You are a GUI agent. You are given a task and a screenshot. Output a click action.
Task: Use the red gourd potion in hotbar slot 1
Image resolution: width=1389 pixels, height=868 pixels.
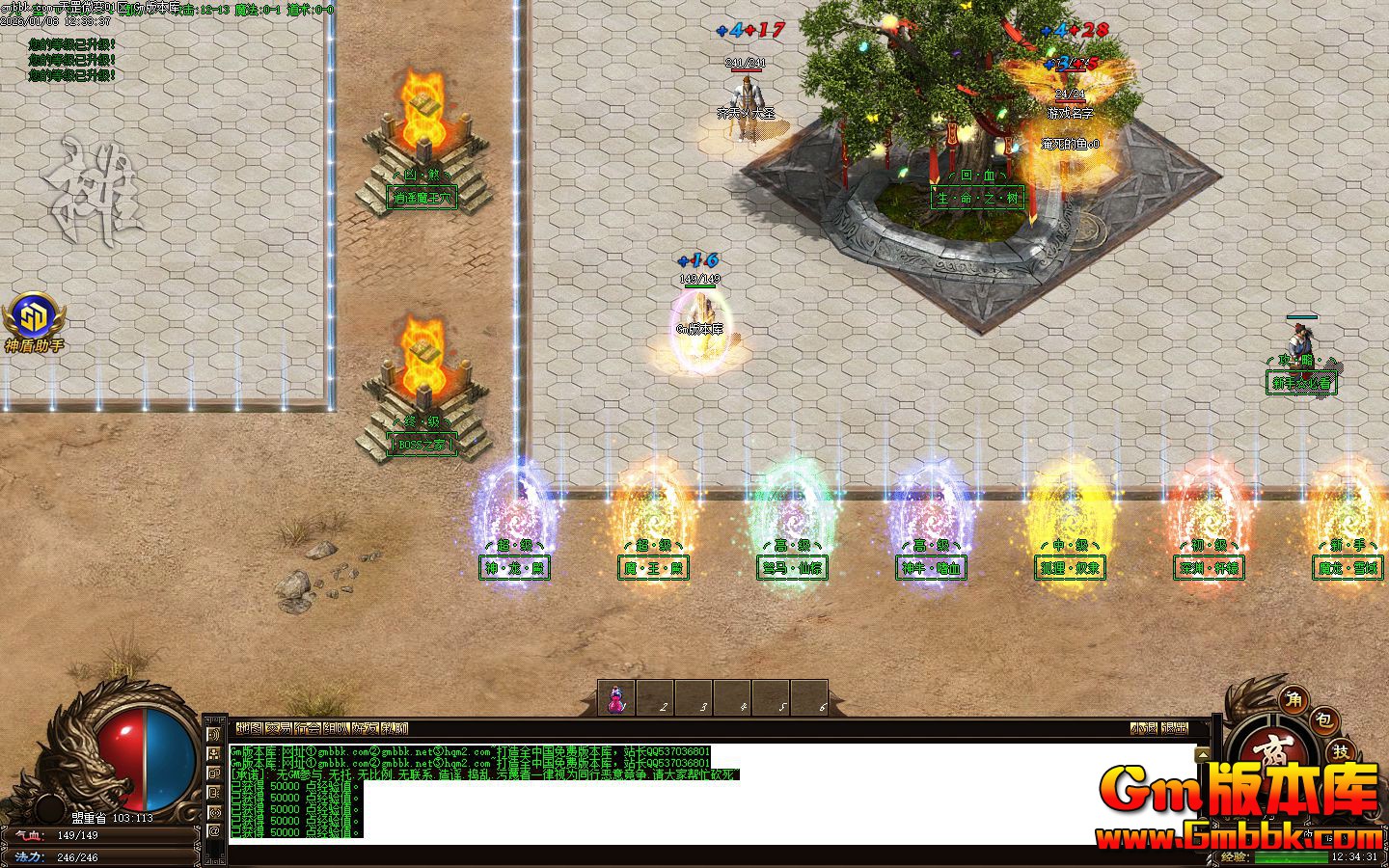(x=617, y=698)
